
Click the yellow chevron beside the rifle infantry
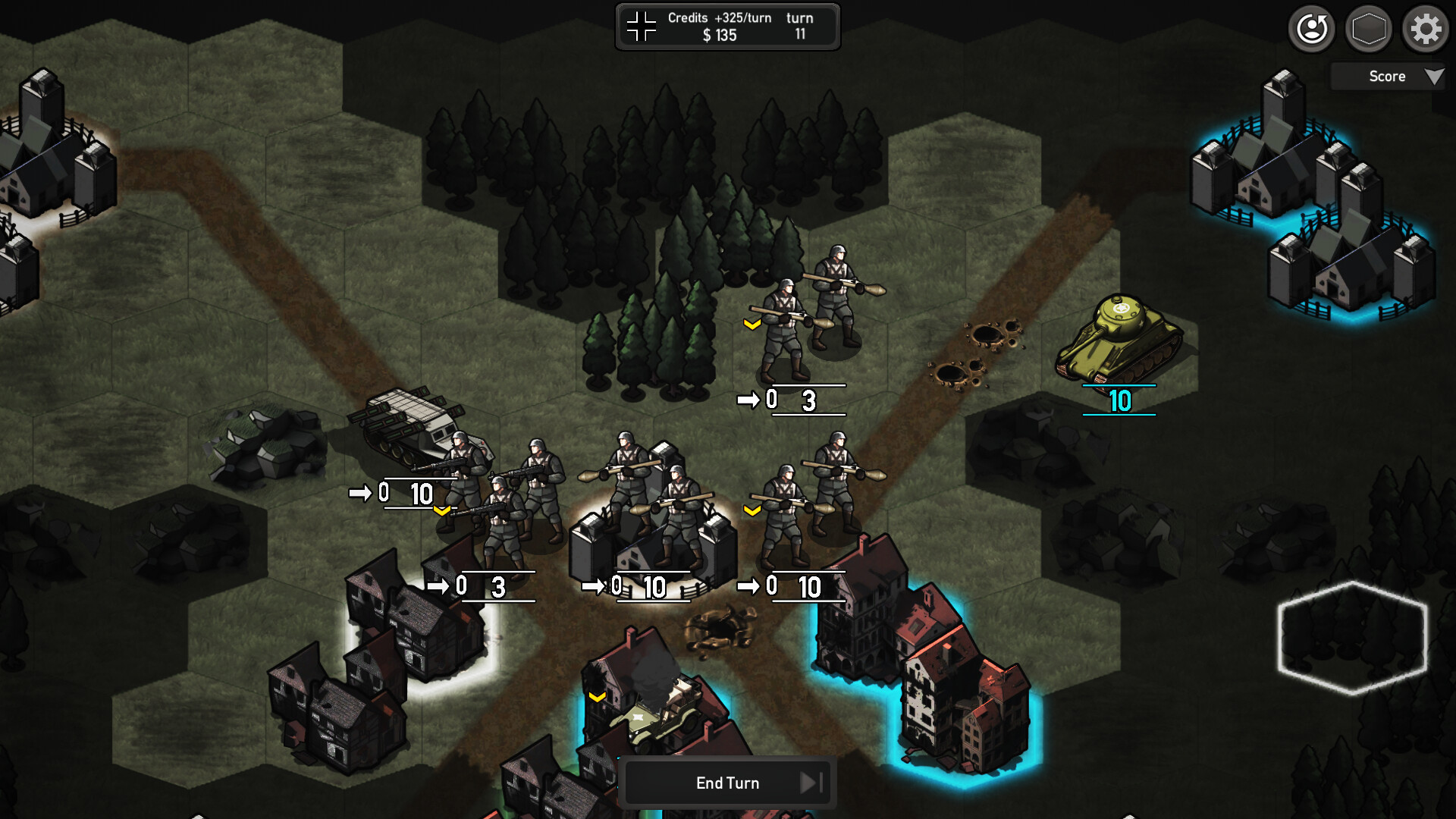point(442,511)
